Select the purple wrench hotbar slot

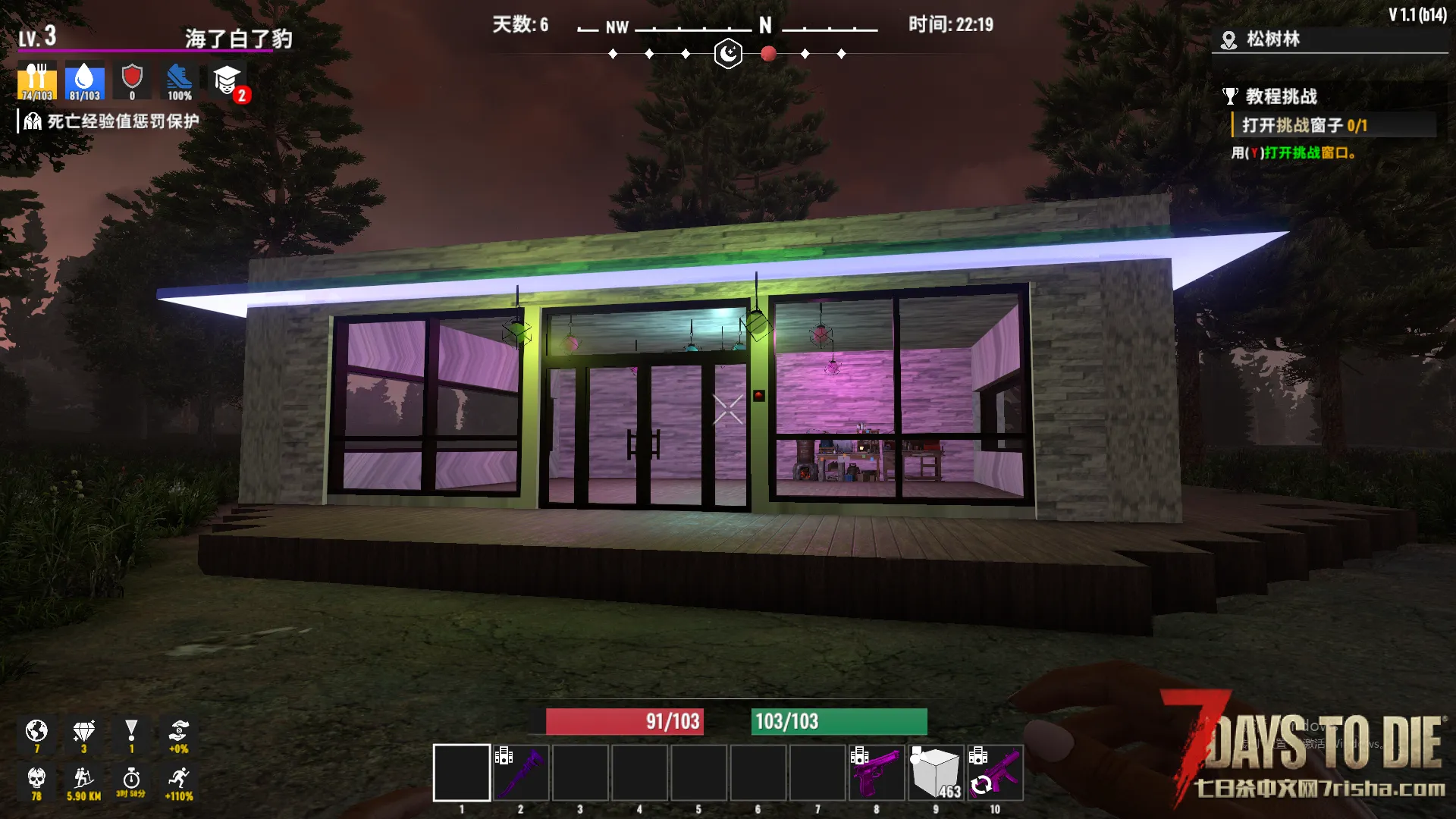click(521, 773)
